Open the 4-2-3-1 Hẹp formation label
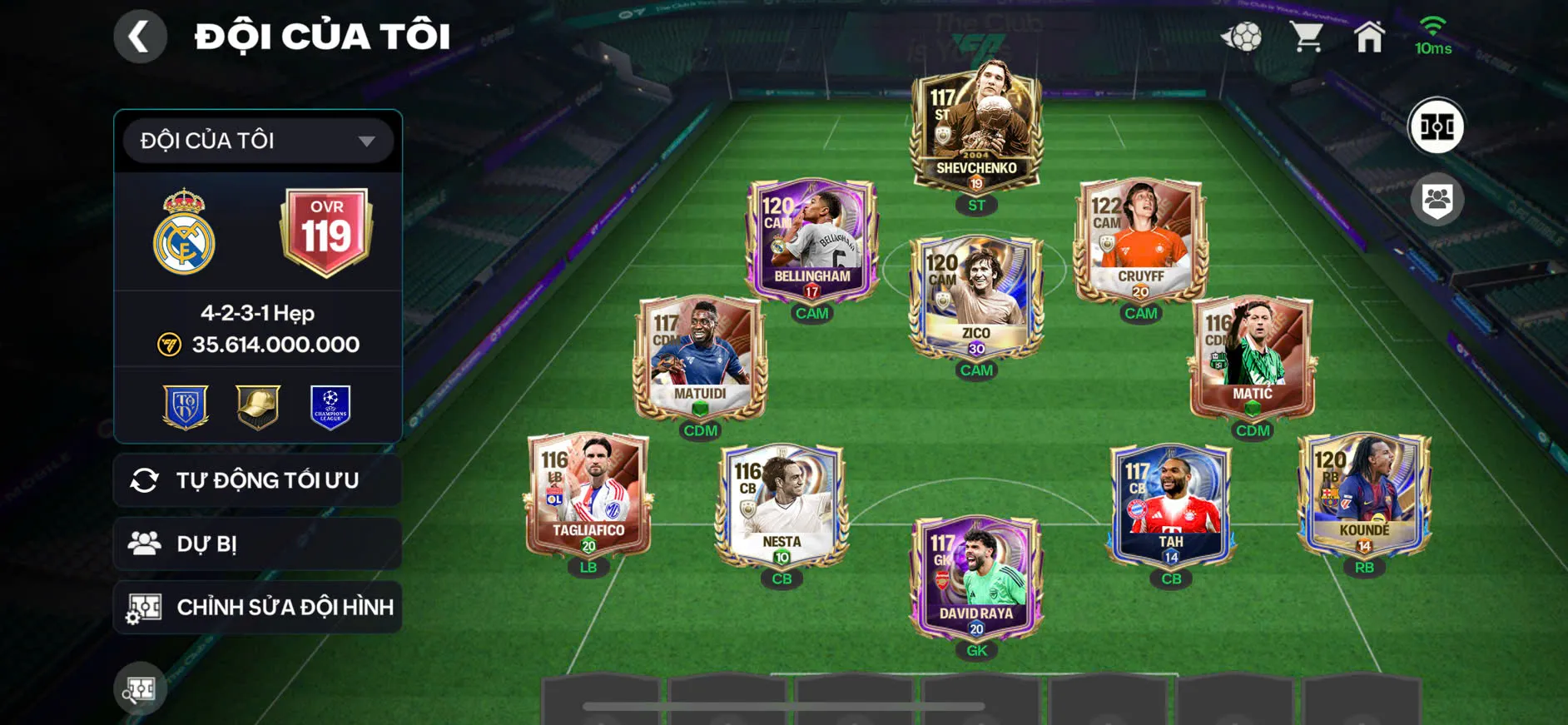 (x=258, y=314)
